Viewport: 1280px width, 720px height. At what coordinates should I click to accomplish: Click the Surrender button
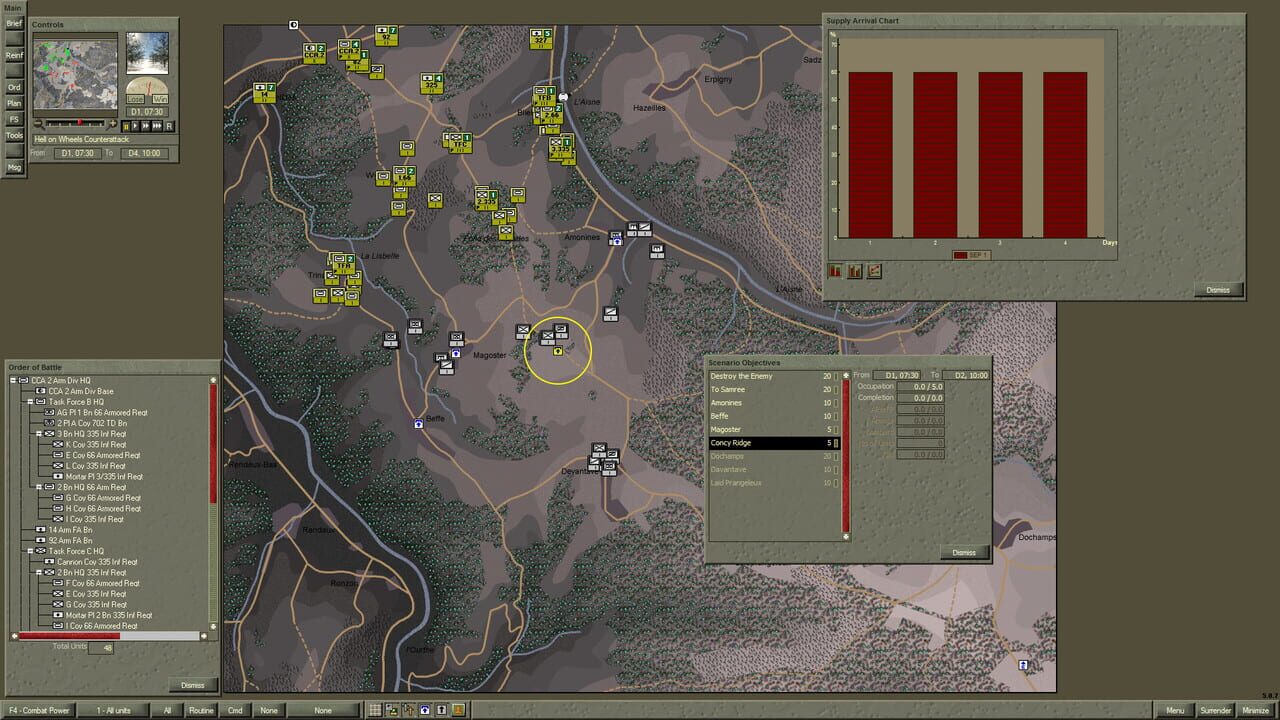(1216, 710)
